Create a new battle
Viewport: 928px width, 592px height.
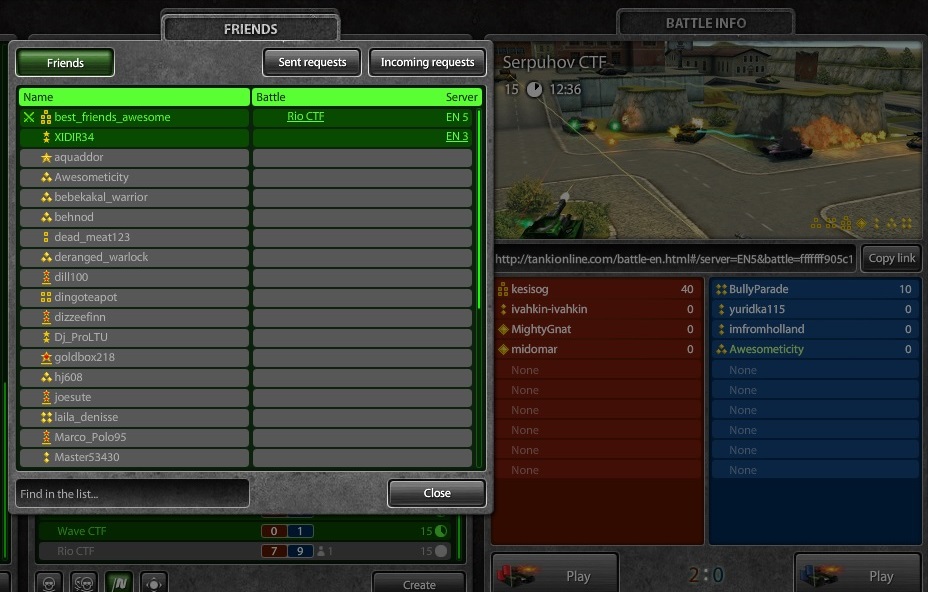coord(418,584)
